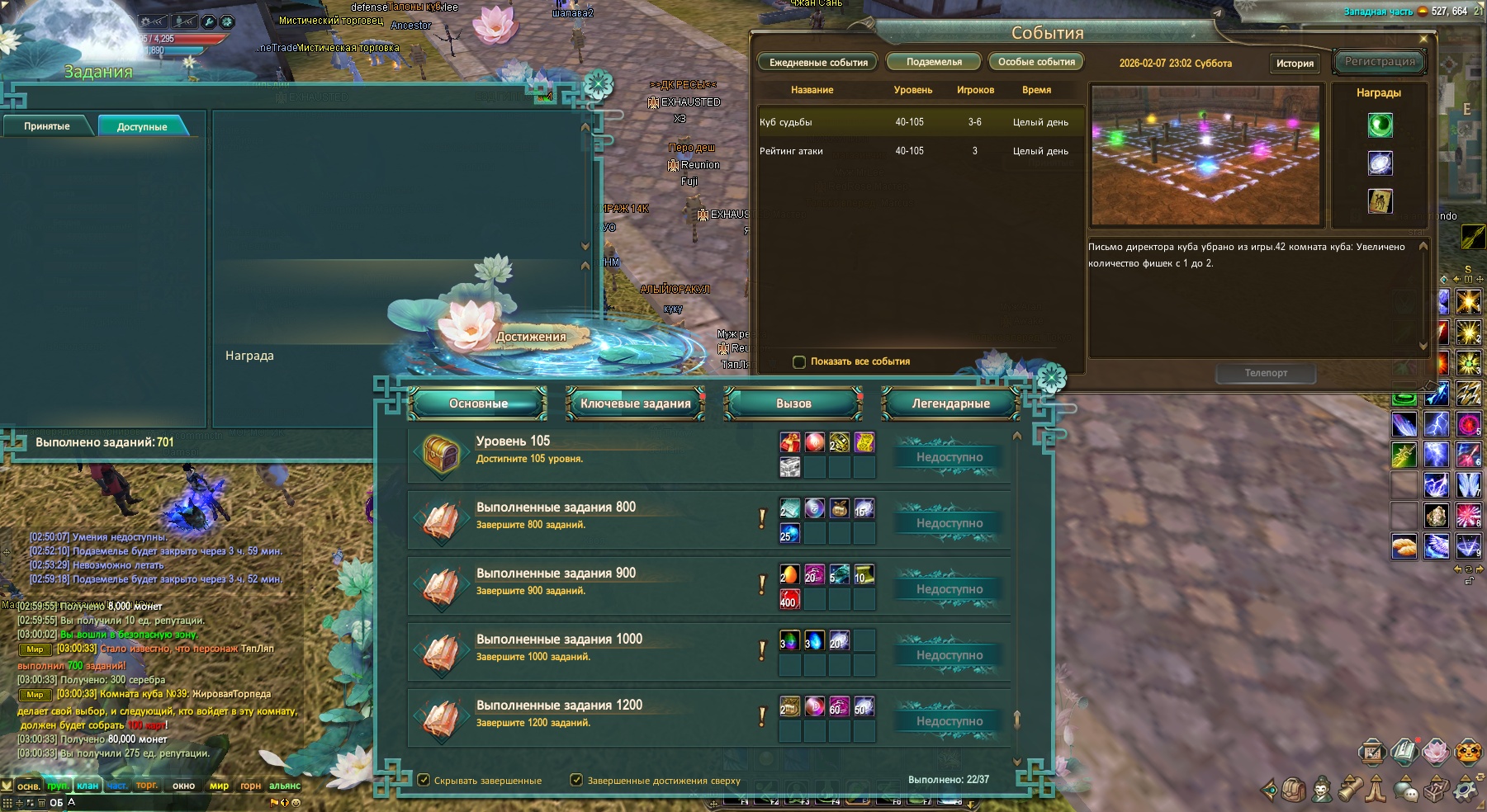This screenshot has width=1487, height=812.
Task: Open the Основные achievements tab
Action: click(478, 404)
